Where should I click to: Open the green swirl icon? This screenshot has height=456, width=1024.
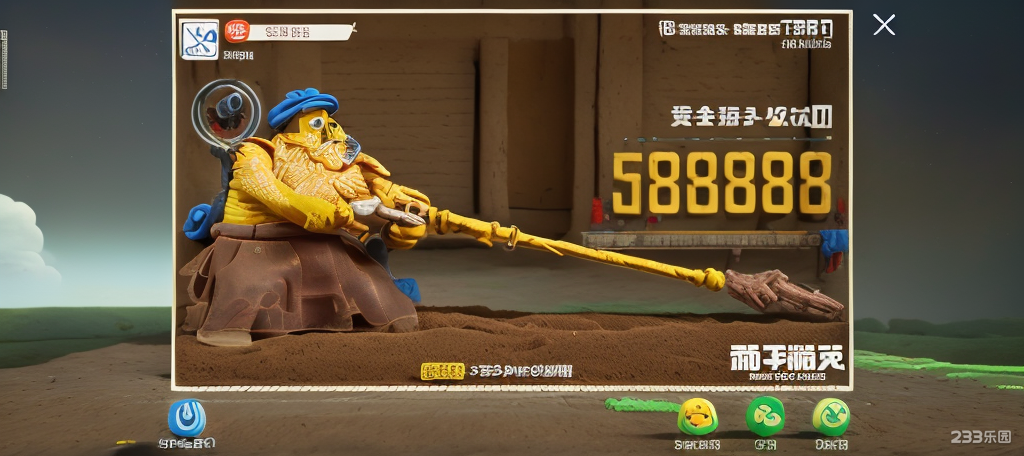click(x=765, y=416)
